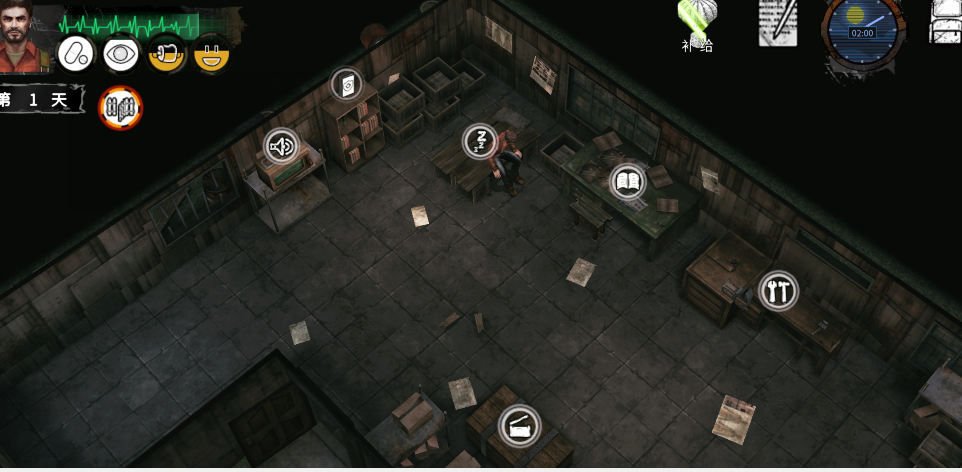The height and width of the screenshot is (472, 962).
Task: Open the chest icon on the crate
Action: coord(518,426)
